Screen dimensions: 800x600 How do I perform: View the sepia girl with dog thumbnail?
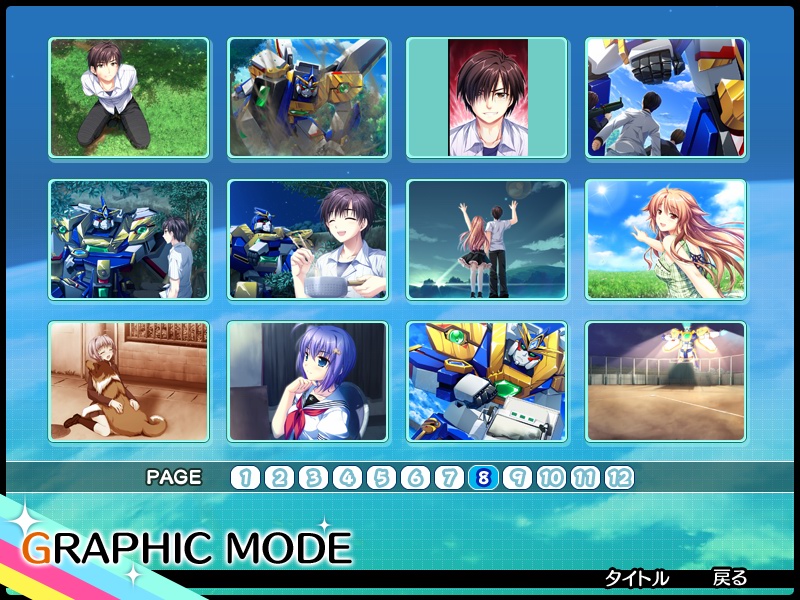tap(129, 382)
